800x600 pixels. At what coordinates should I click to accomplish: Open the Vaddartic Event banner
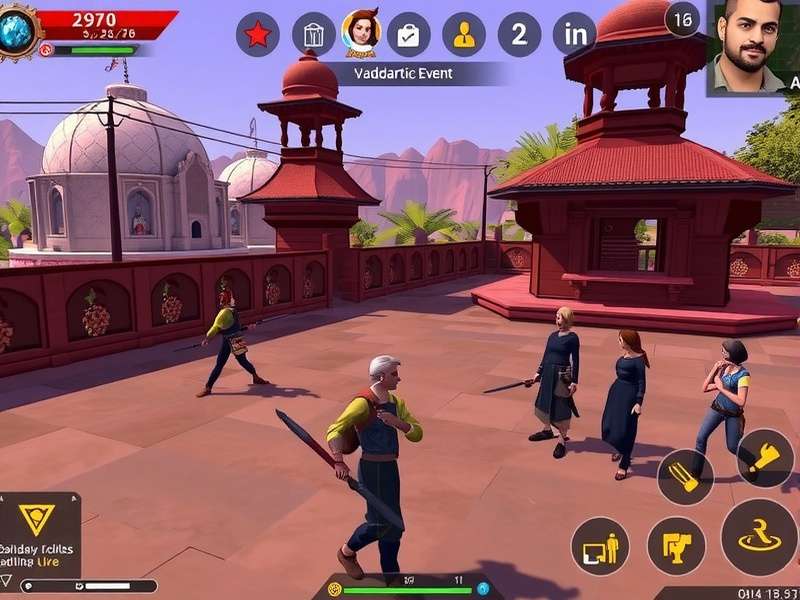[x=404, y=73]
